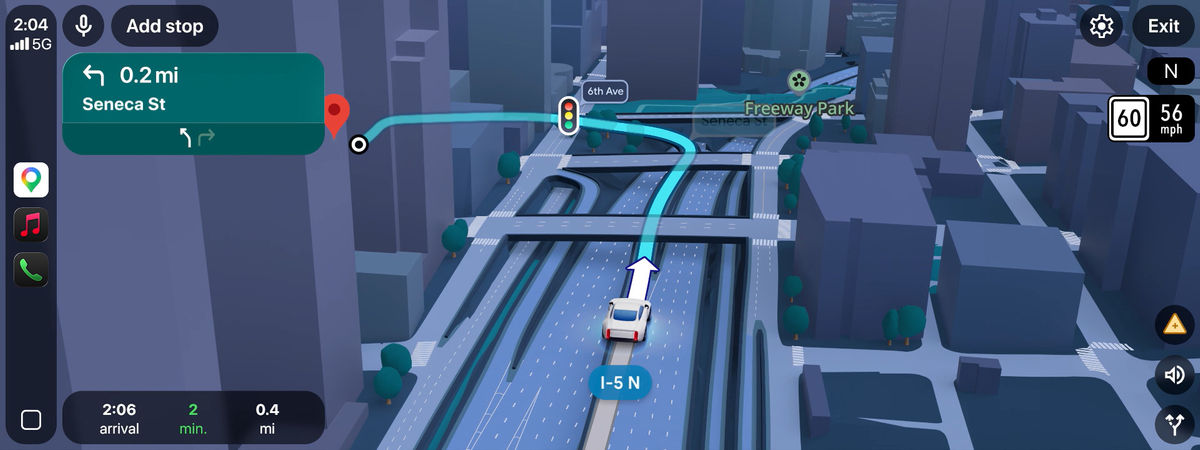Tap the square home dashboard button
1200x450 pixels.
31,420
